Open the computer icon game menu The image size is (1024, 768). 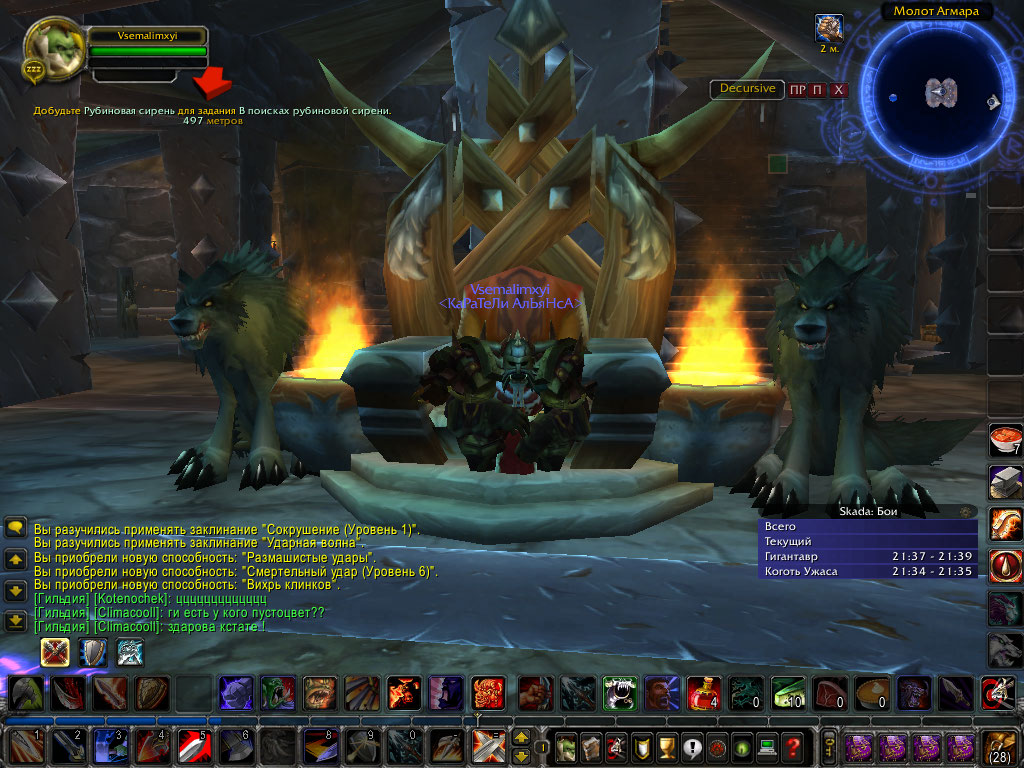click(x=767, y=746)
